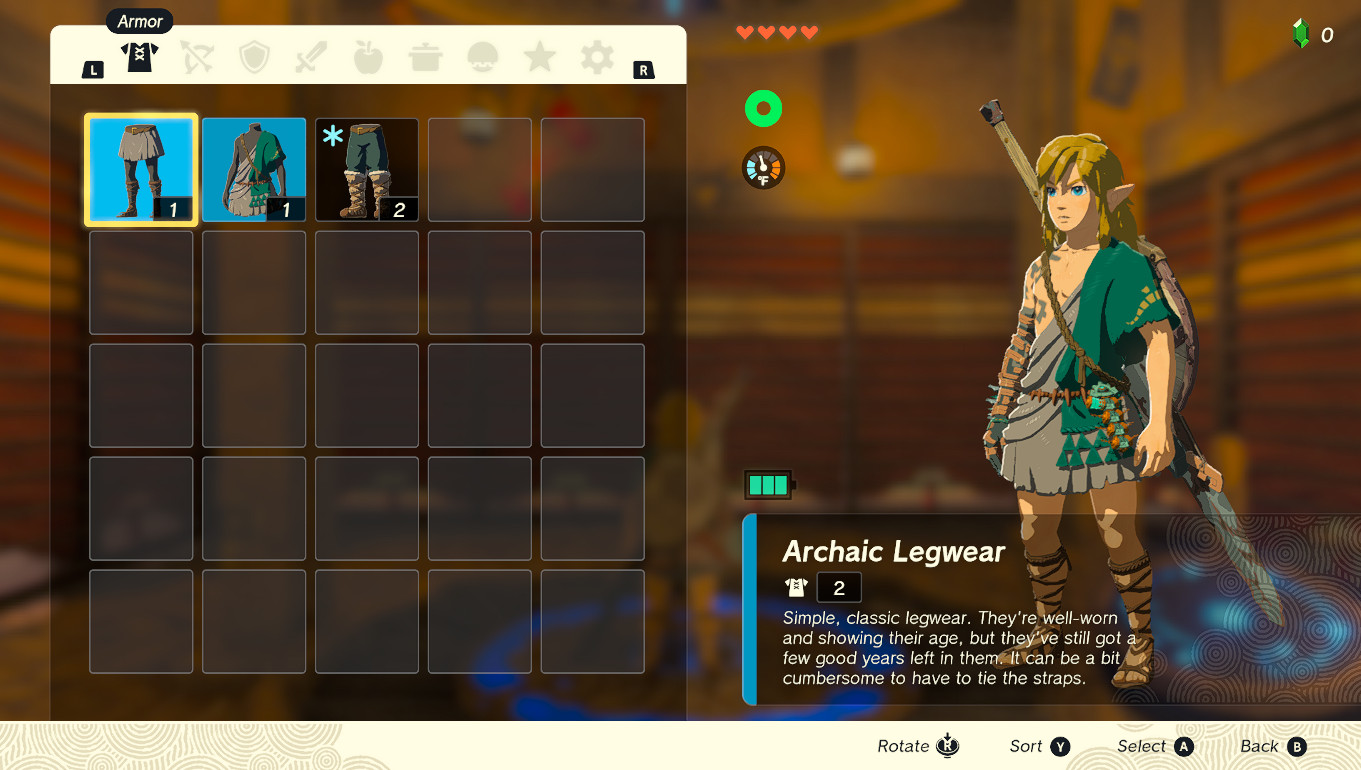1361x770 pixels.
Task: Equip the frozen legwear marked with asterisk
Action: (366, 169)
